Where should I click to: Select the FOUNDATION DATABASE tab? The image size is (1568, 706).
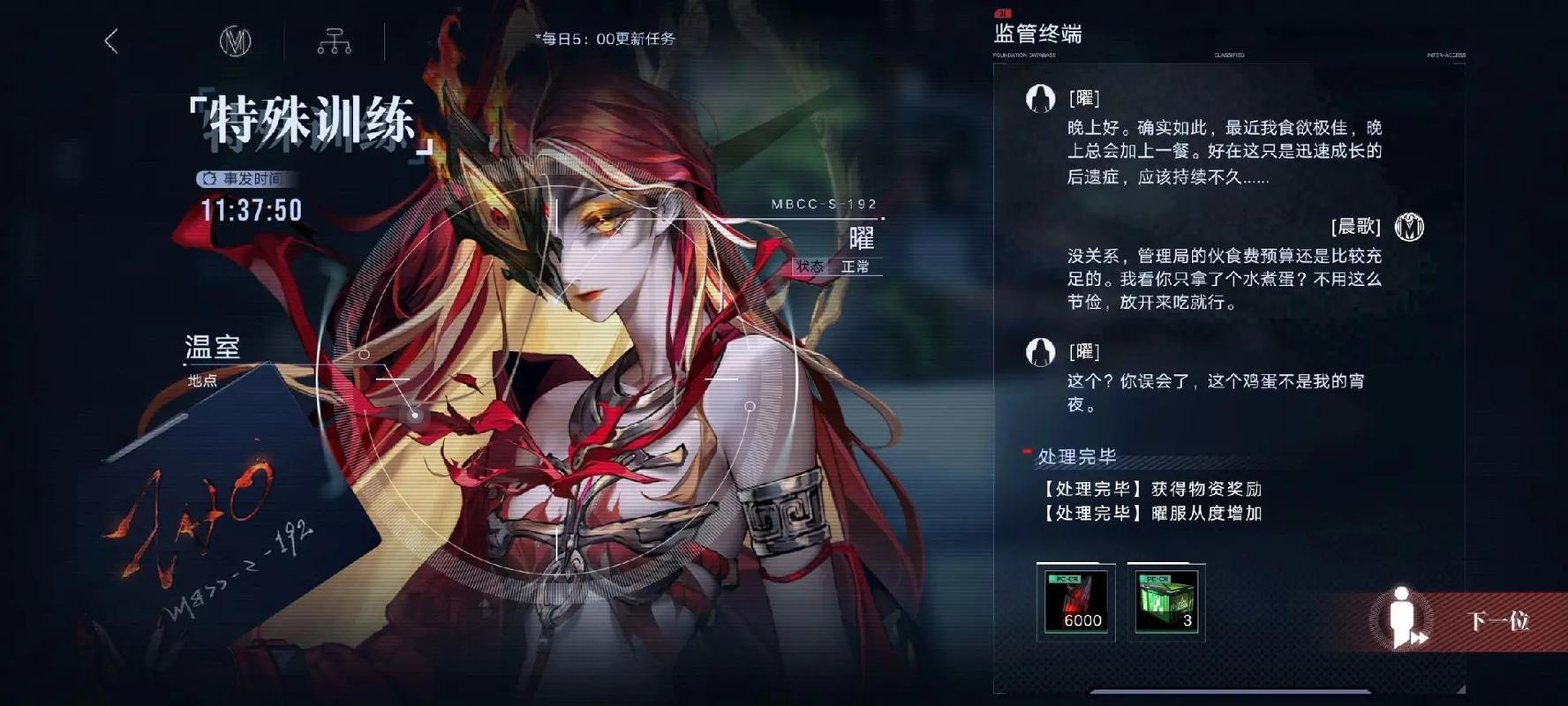pos(1024,56)
